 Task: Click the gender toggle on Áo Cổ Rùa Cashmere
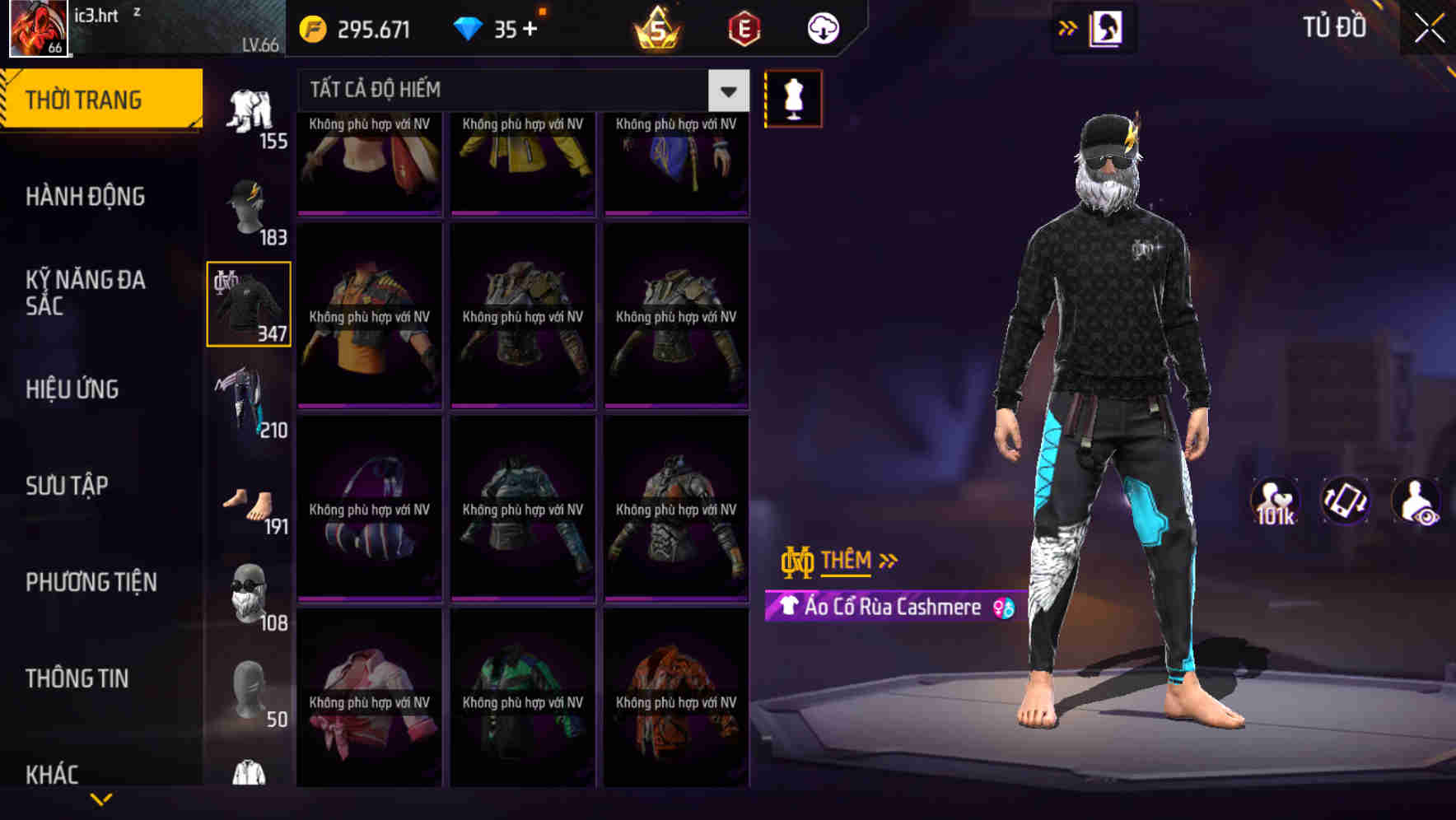point(1001,607)
